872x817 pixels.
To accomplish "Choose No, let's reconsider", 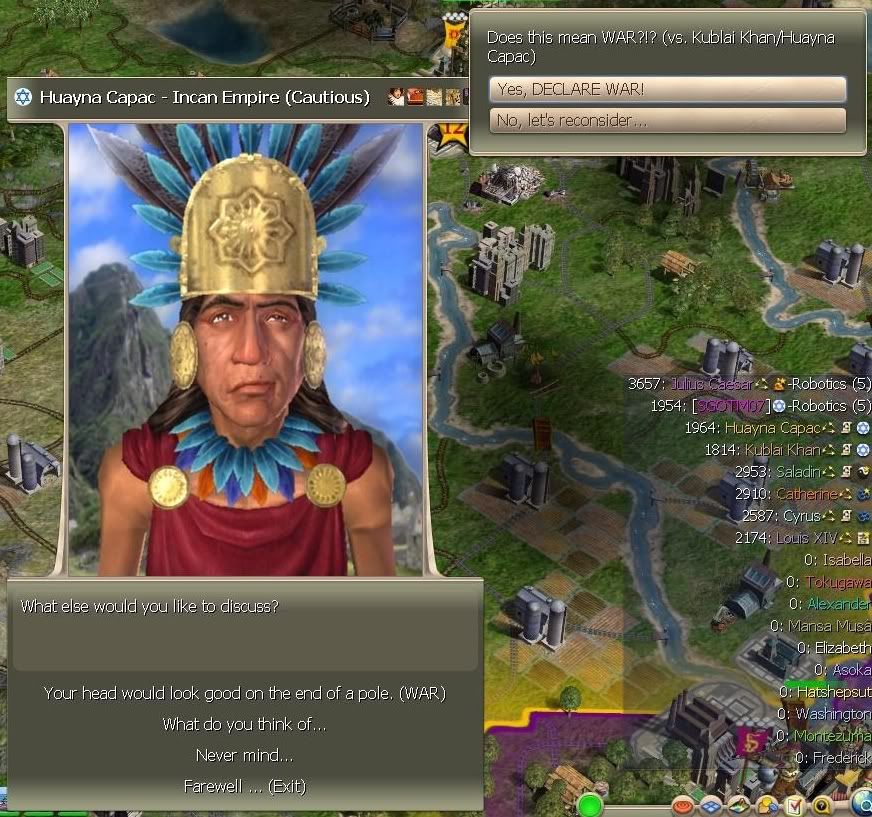I will [667, 121].
